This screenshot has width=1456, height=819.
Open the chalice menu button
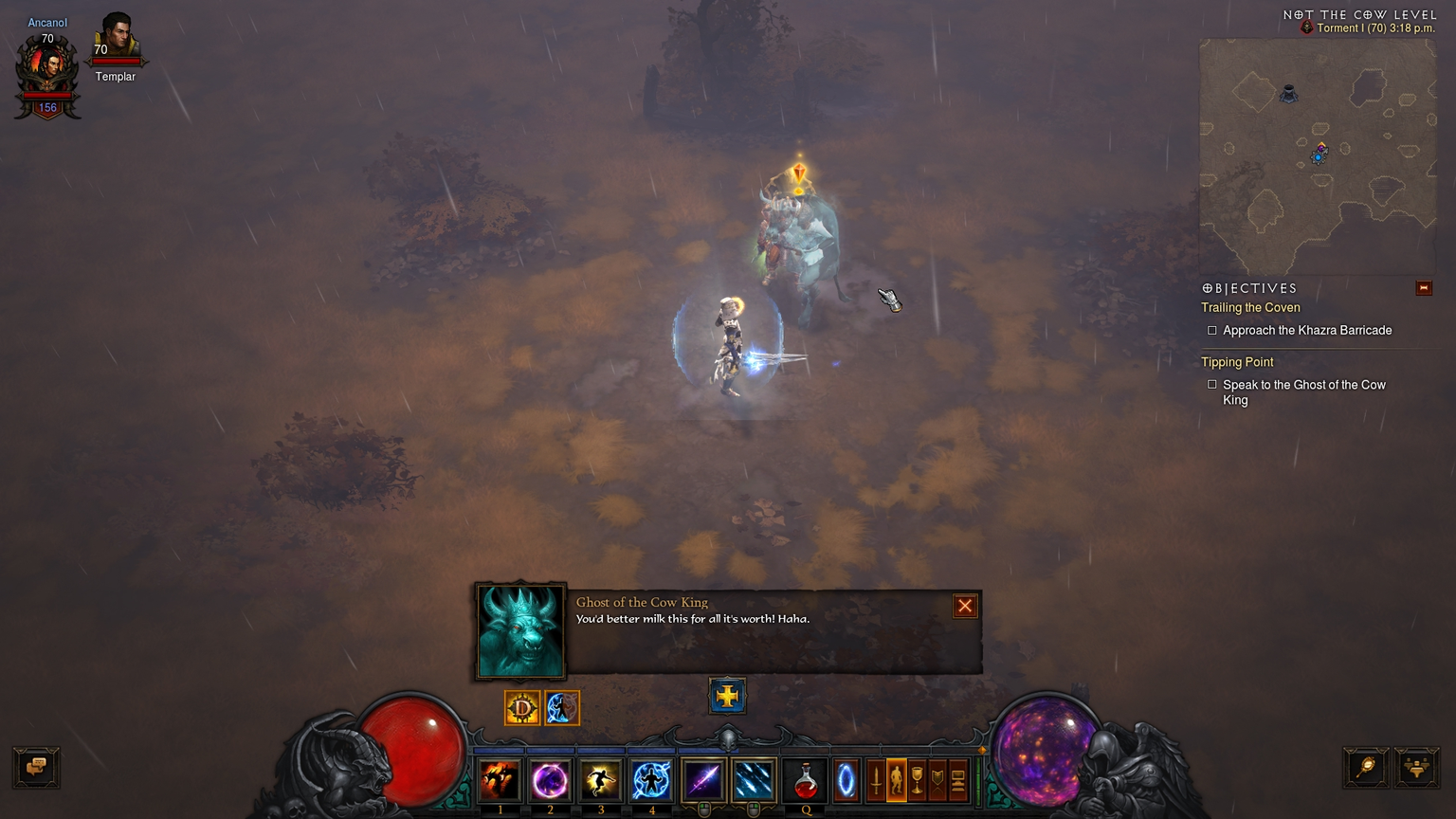917,780
